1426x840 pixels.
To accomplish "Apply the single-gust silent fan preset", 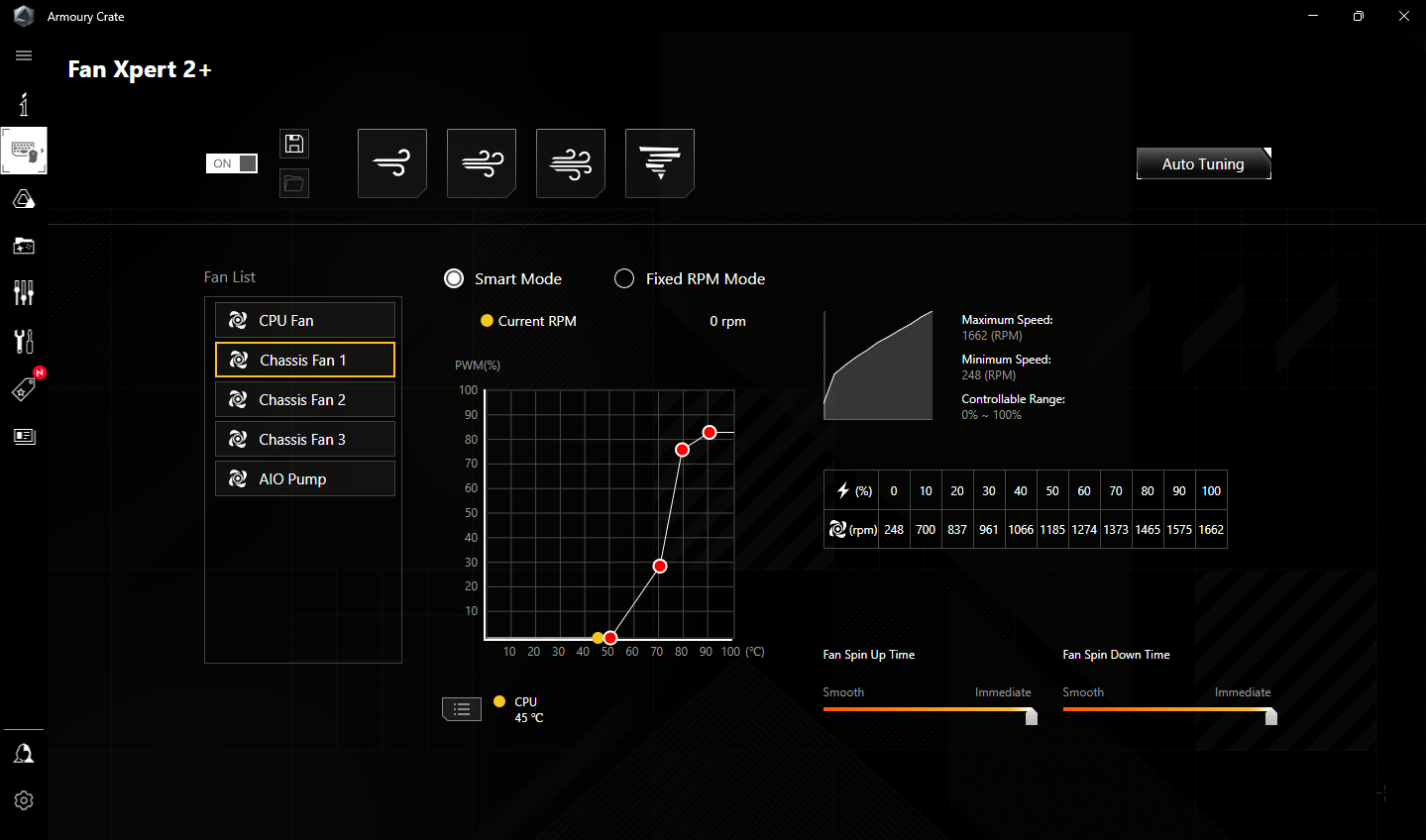I will 392,163.
